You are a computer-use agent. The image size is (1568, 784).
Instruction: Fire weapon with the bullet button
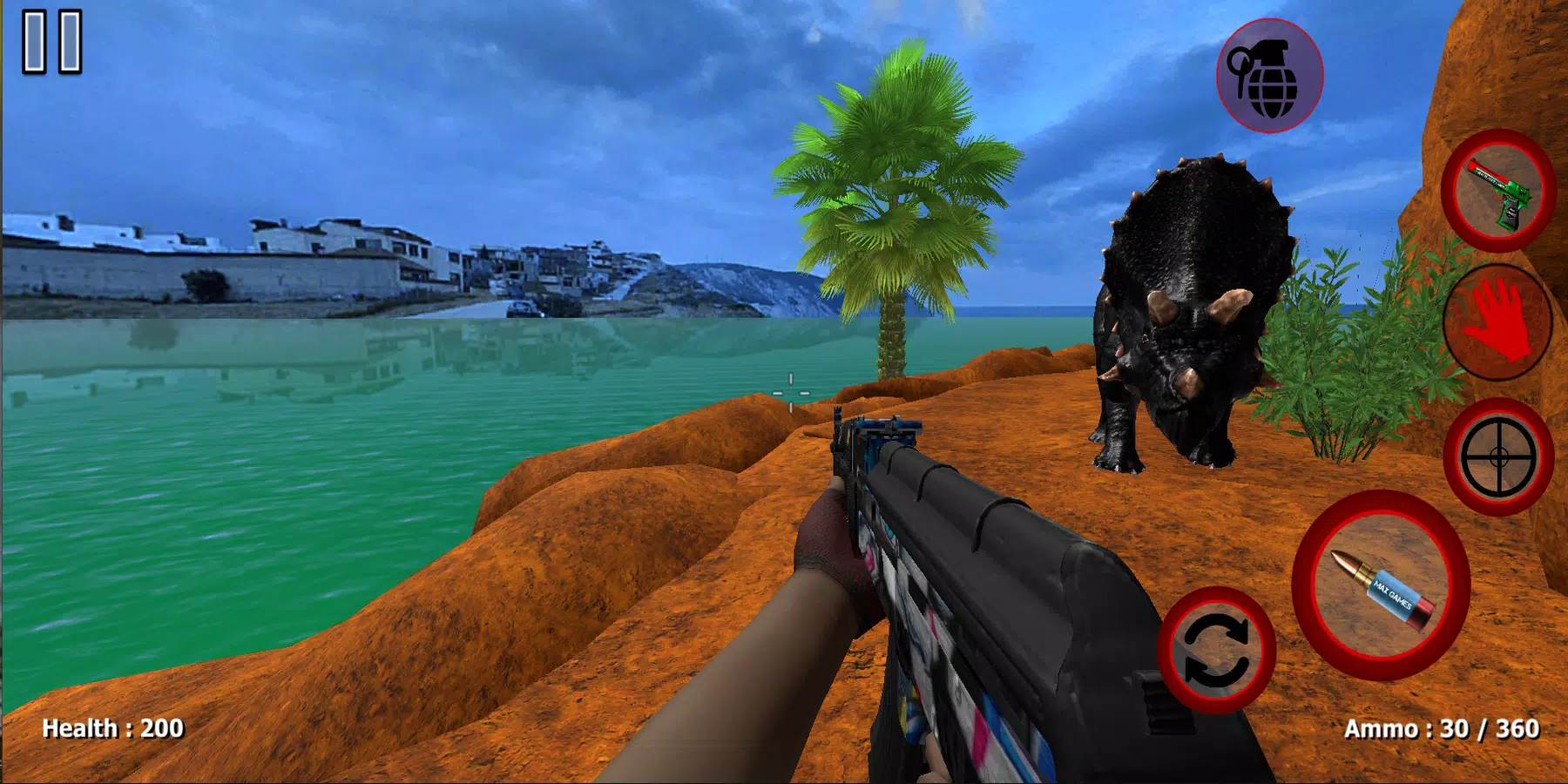coord(1382,586)
